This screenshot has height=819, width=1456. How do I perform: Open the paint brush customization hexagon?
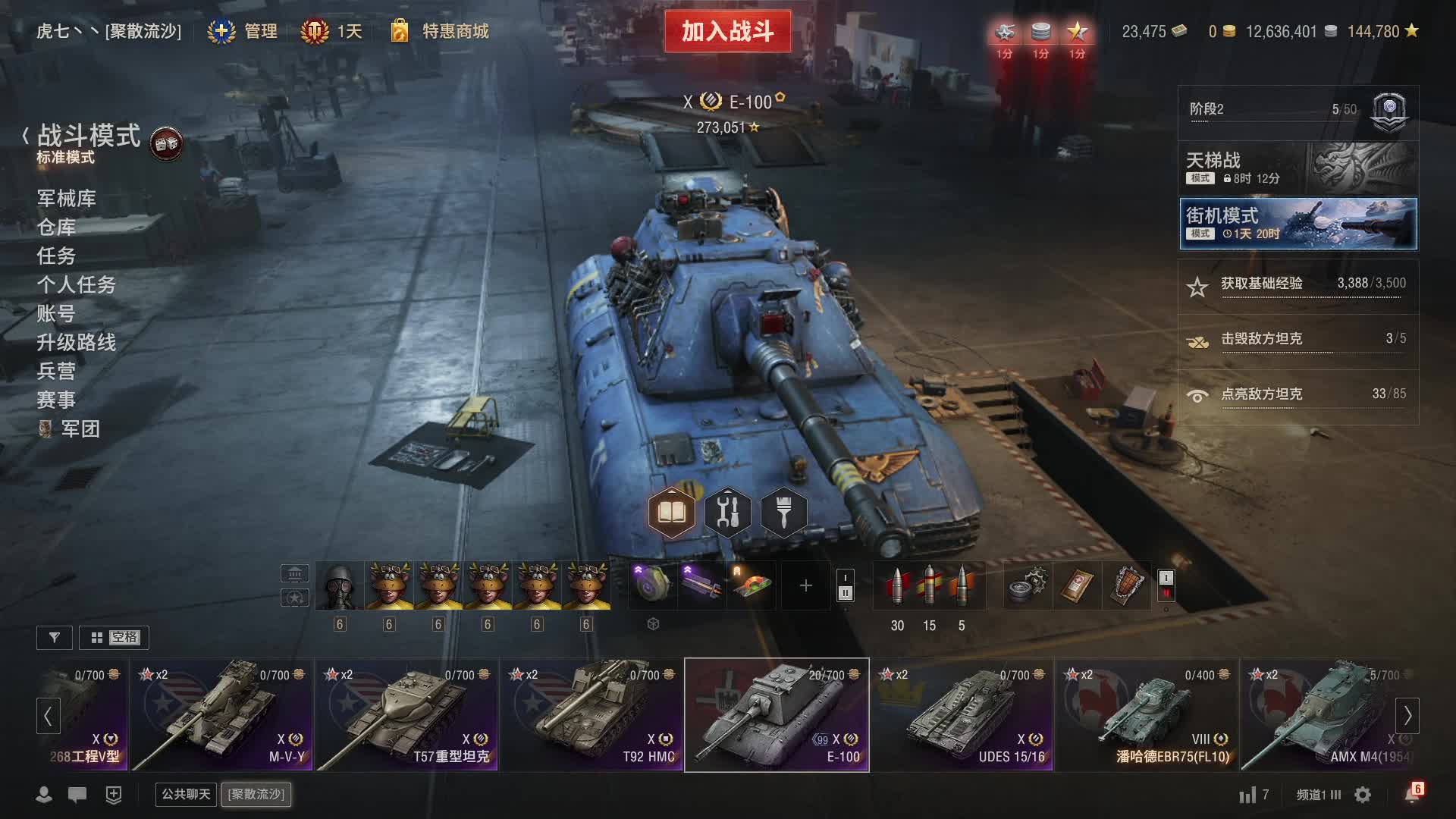point(783,513)
